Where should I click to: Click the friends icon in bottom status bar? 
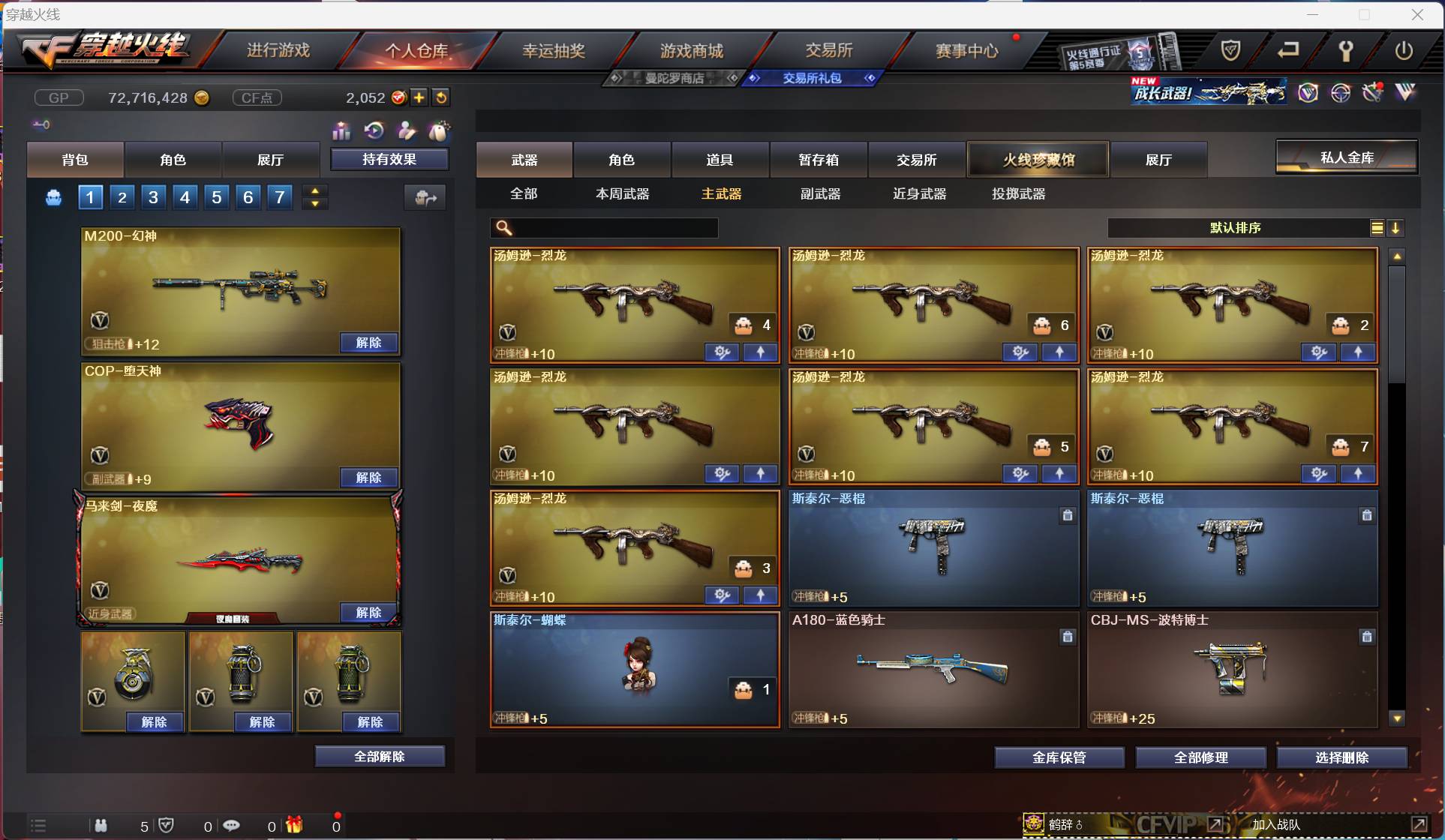[101, 825]
